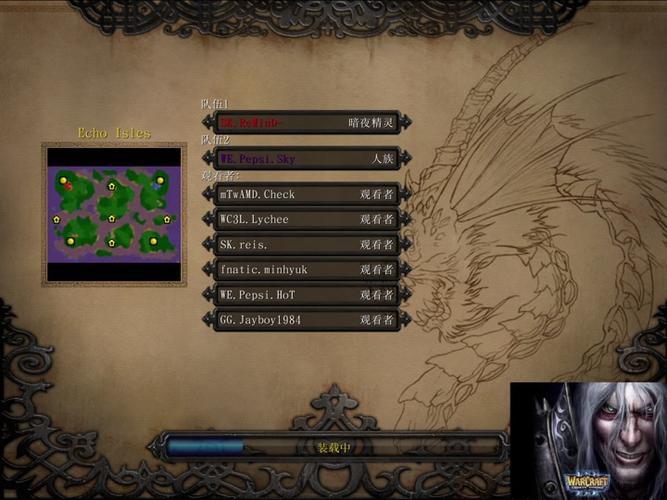The height and width of the screenshot is (500, 667).
Task: Open the Echo Isles map preview
Action: [114, 213]
